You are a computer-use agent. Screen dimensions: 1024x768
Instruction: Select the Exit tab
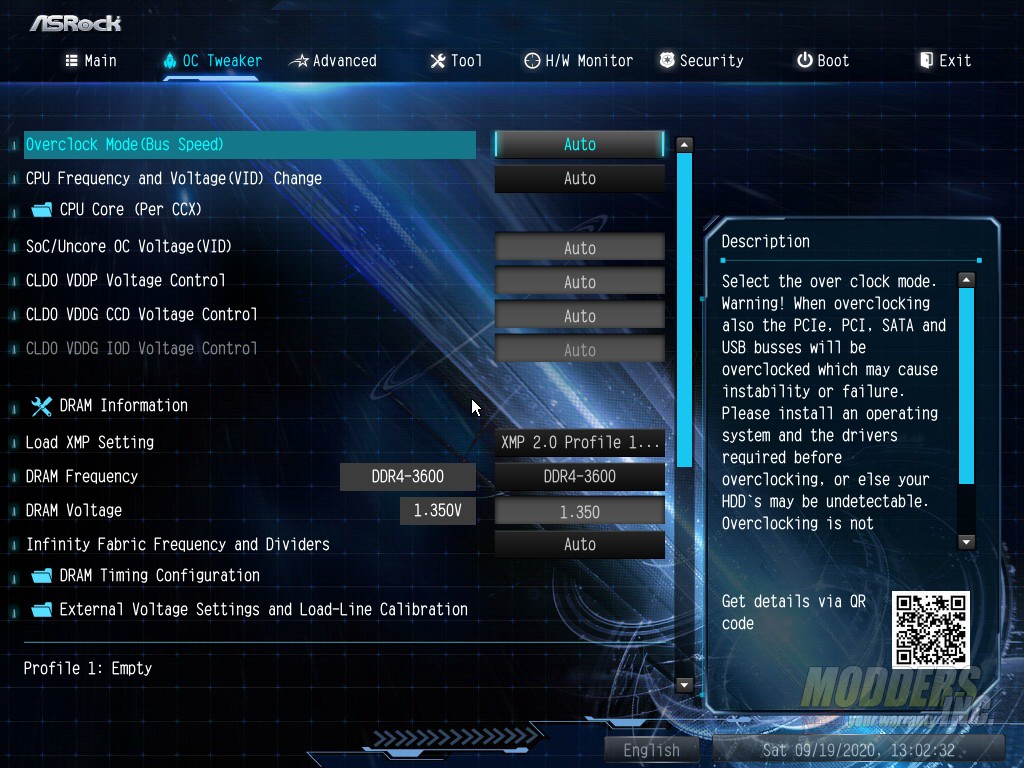[945, 61]
